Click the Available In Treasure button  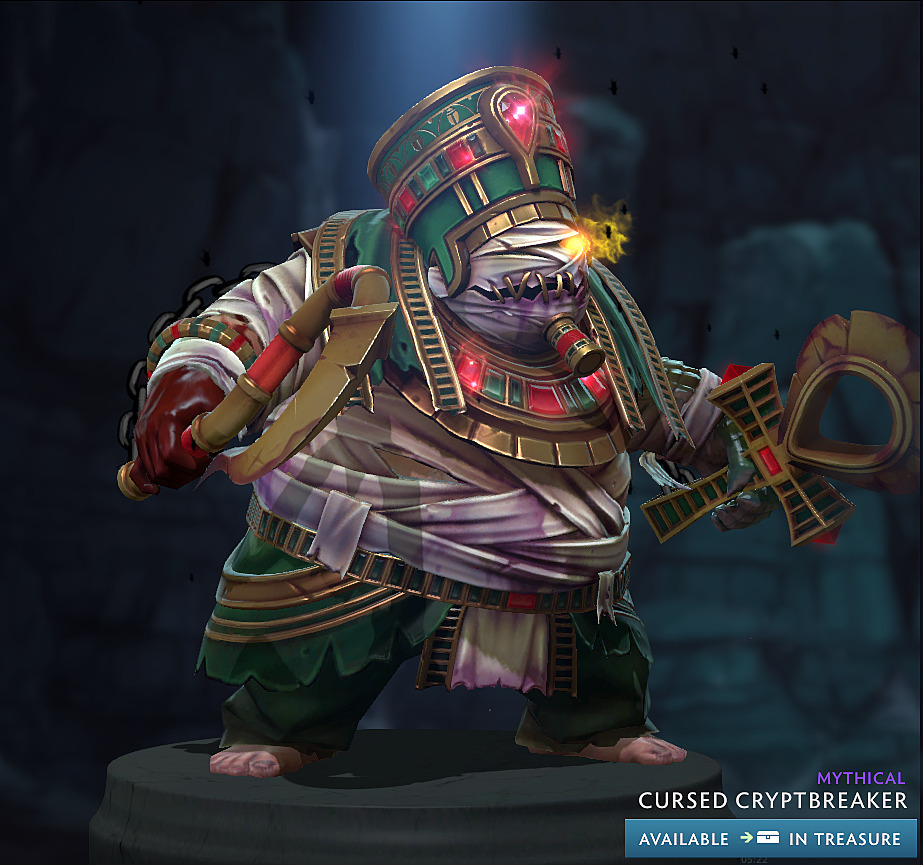(x=770, y=839)
